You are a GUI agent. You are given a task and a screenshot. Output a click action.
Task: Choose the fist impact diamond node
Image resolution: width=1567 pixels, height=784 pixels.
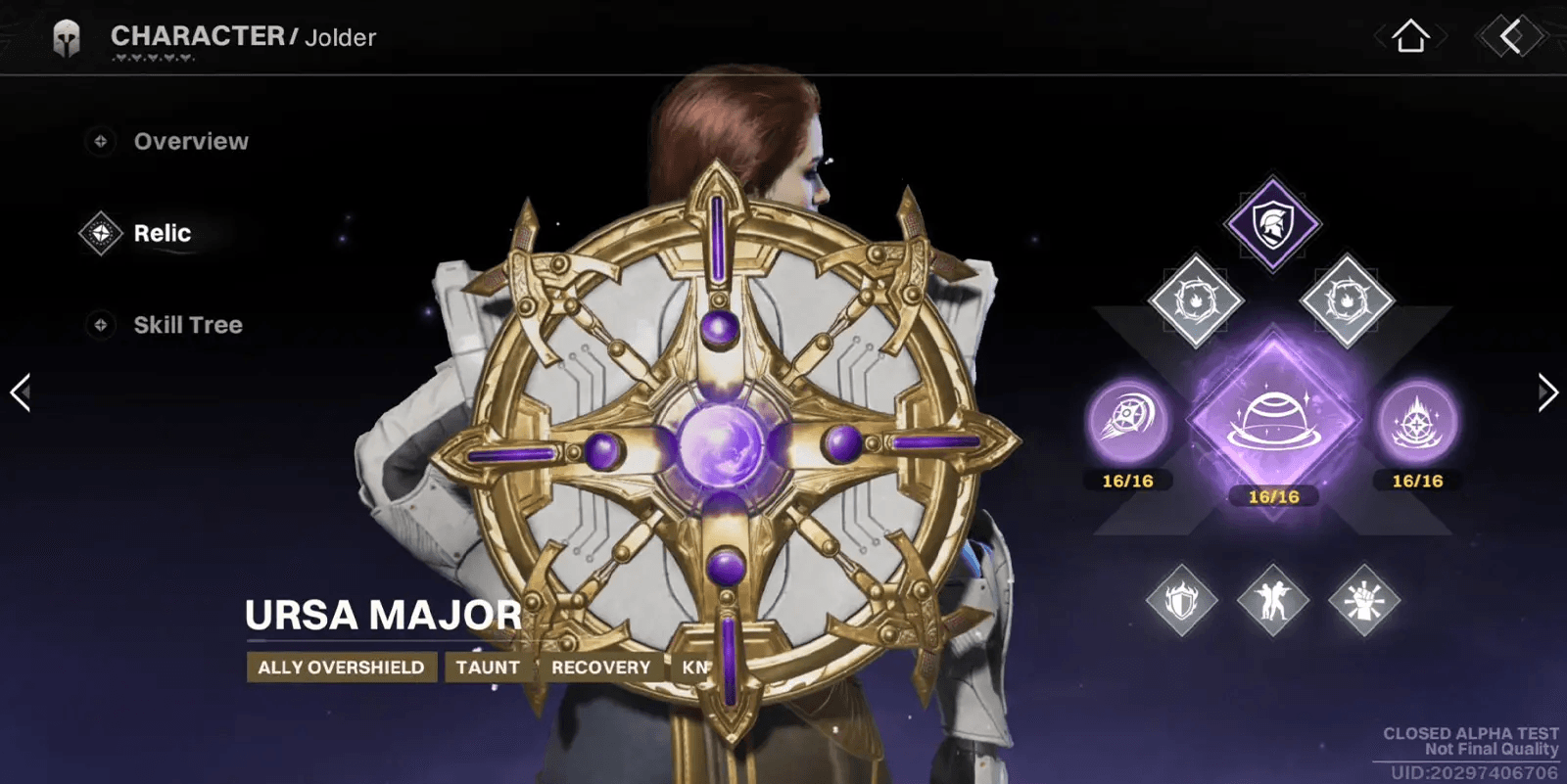(1364, 600)
